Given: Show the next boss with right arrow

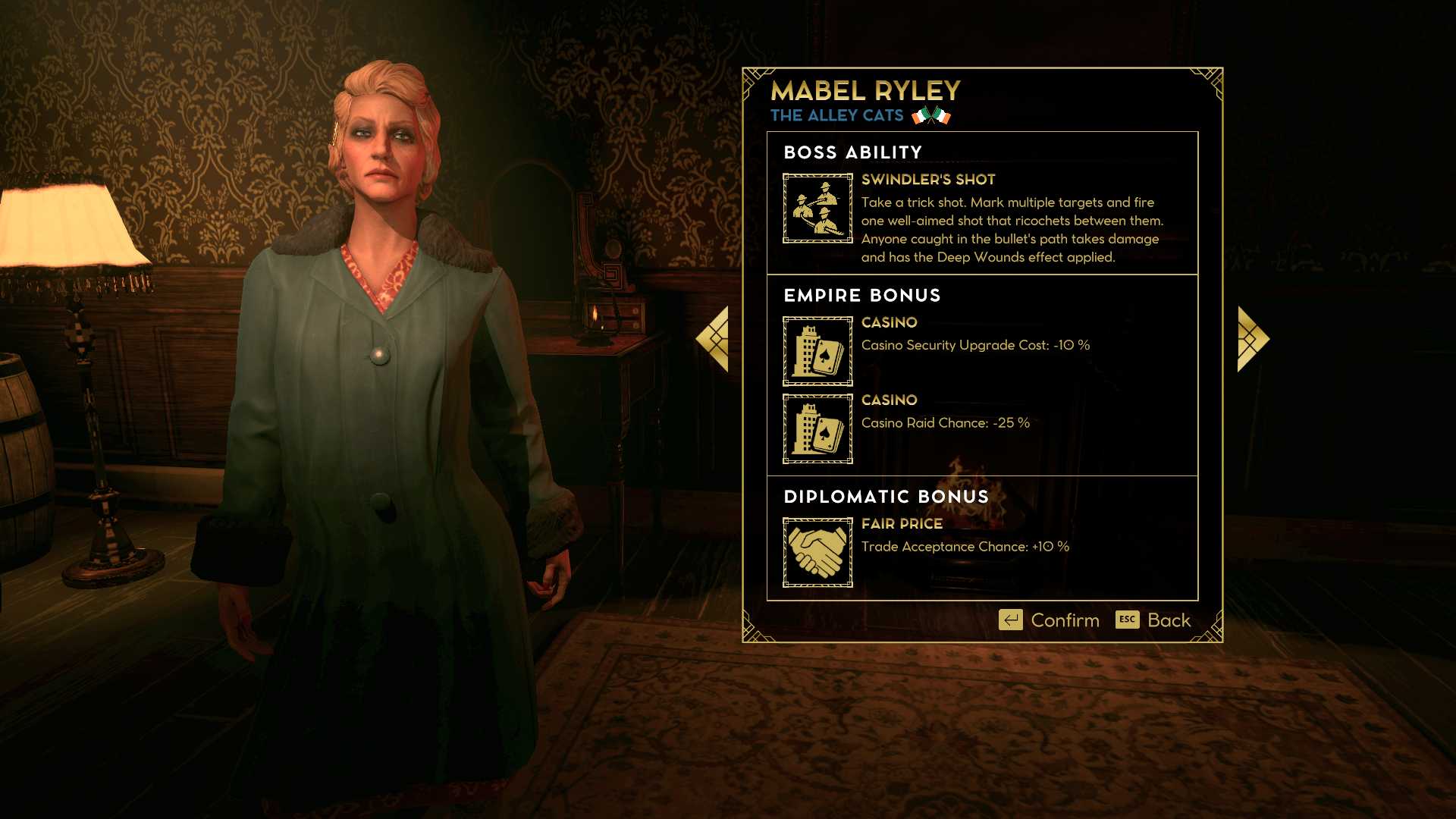Looking at the screenshot, I should pos(1252,339).
